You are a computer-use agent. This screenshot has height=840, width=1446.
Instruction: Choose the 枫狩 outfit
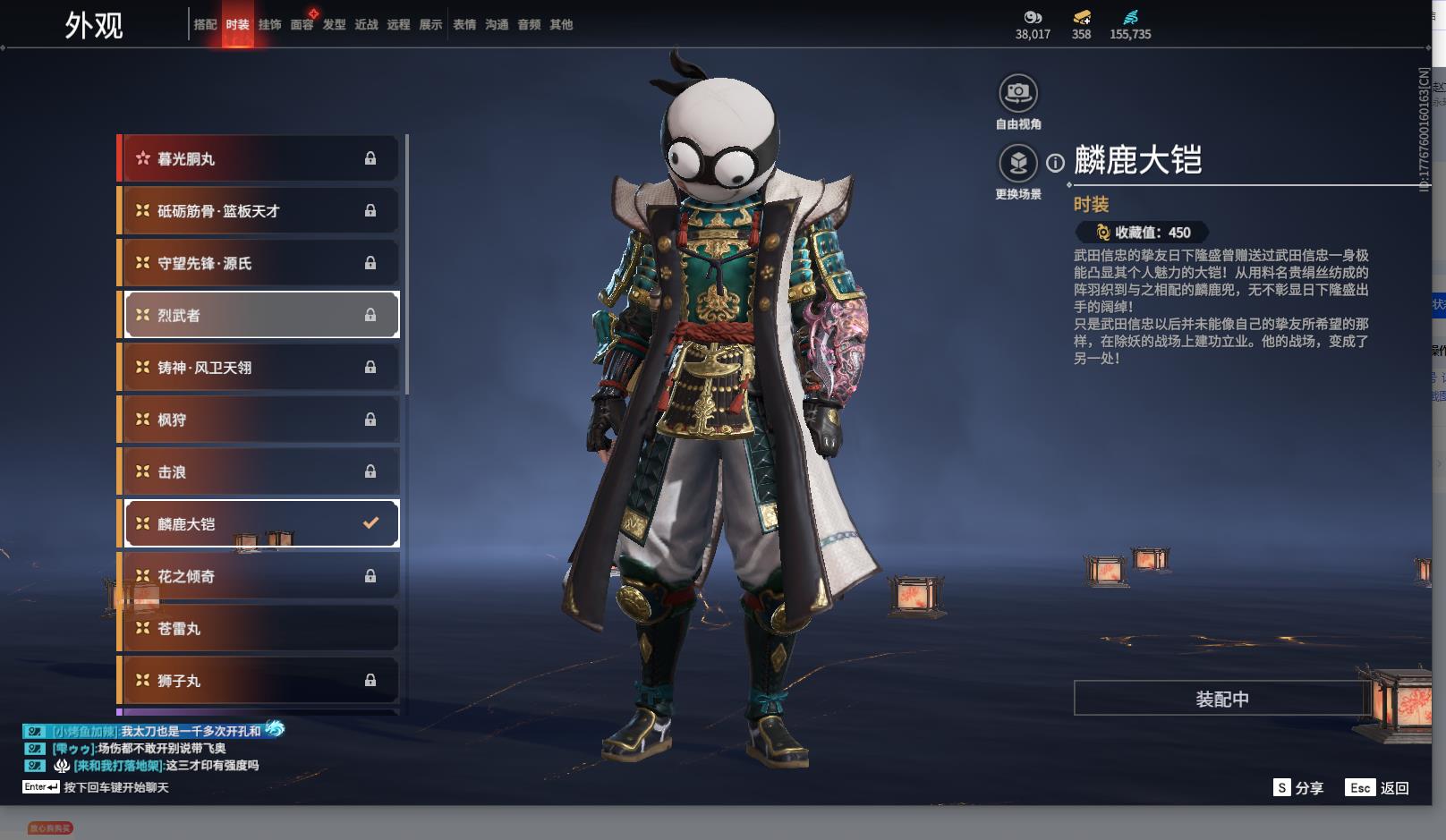coord(259,420)
